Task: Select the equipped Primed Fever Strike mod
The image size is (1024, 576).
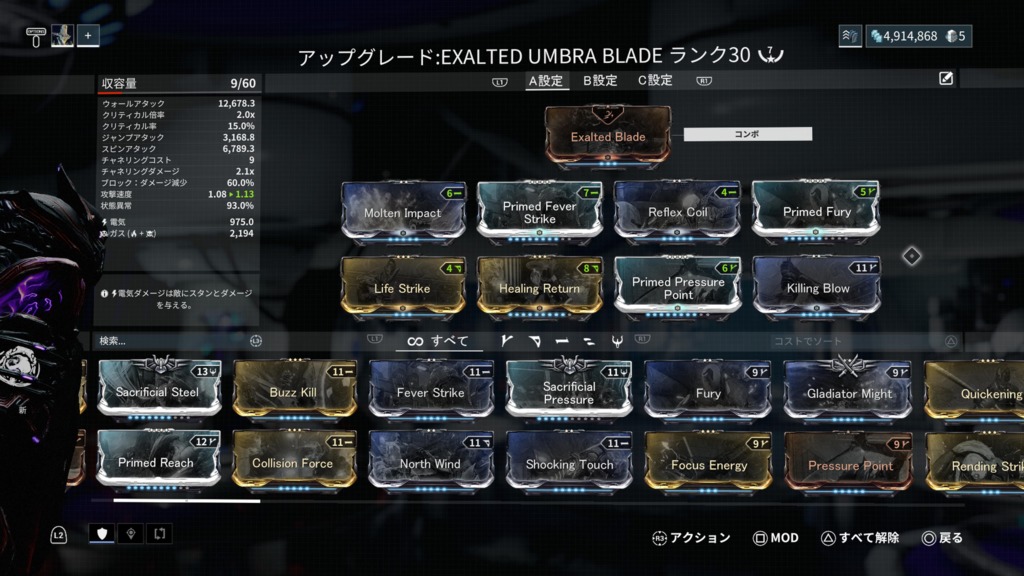Action: [x=540, y=212]
